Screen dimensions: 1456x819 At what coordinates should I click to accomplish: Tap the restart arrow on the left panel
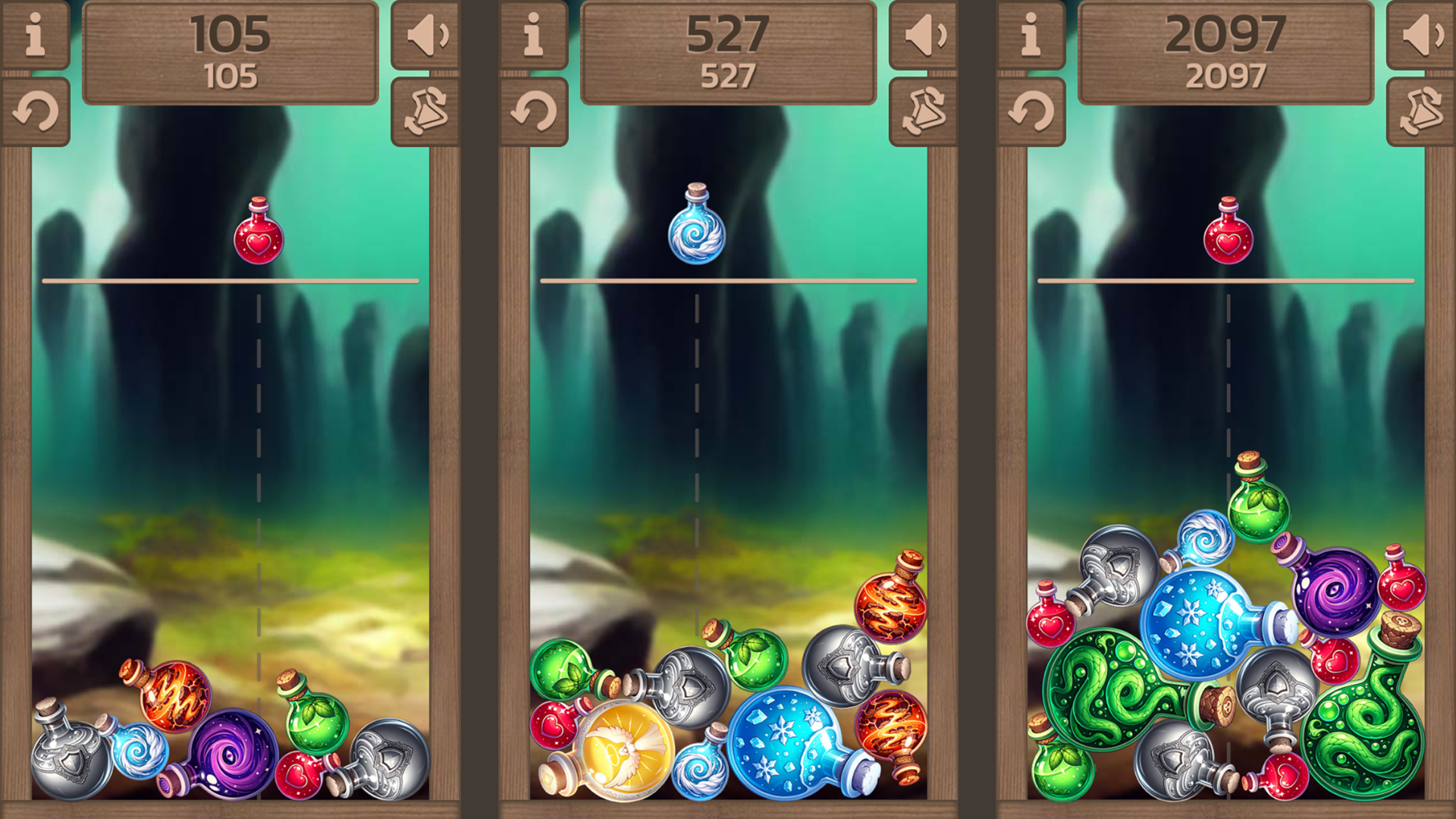pyautogui.click(x=36, y=110)
